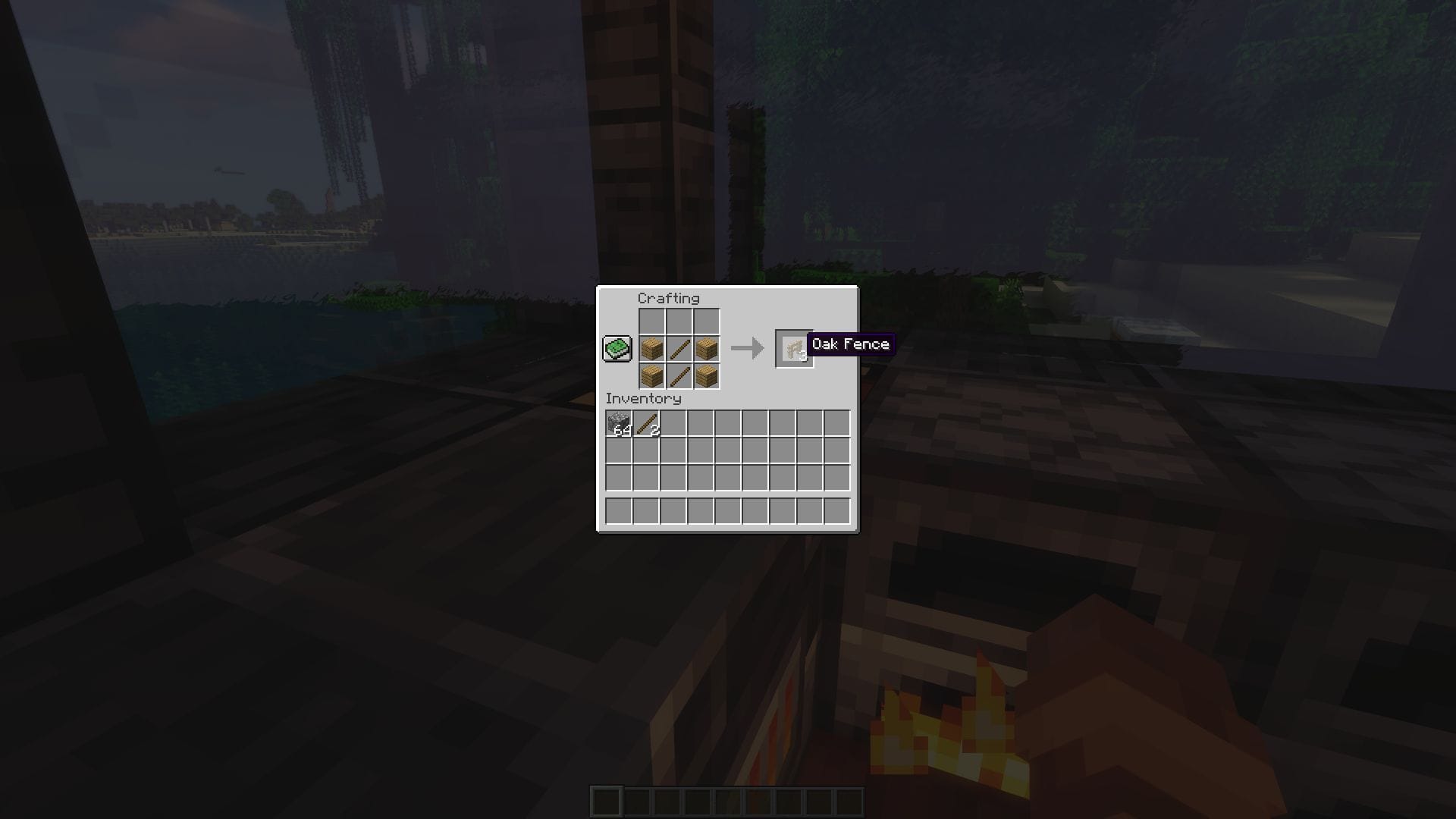Click the empty top-left crafting grid slot
The height and width of the screenshot is (819, 1456).
(651, 321)
